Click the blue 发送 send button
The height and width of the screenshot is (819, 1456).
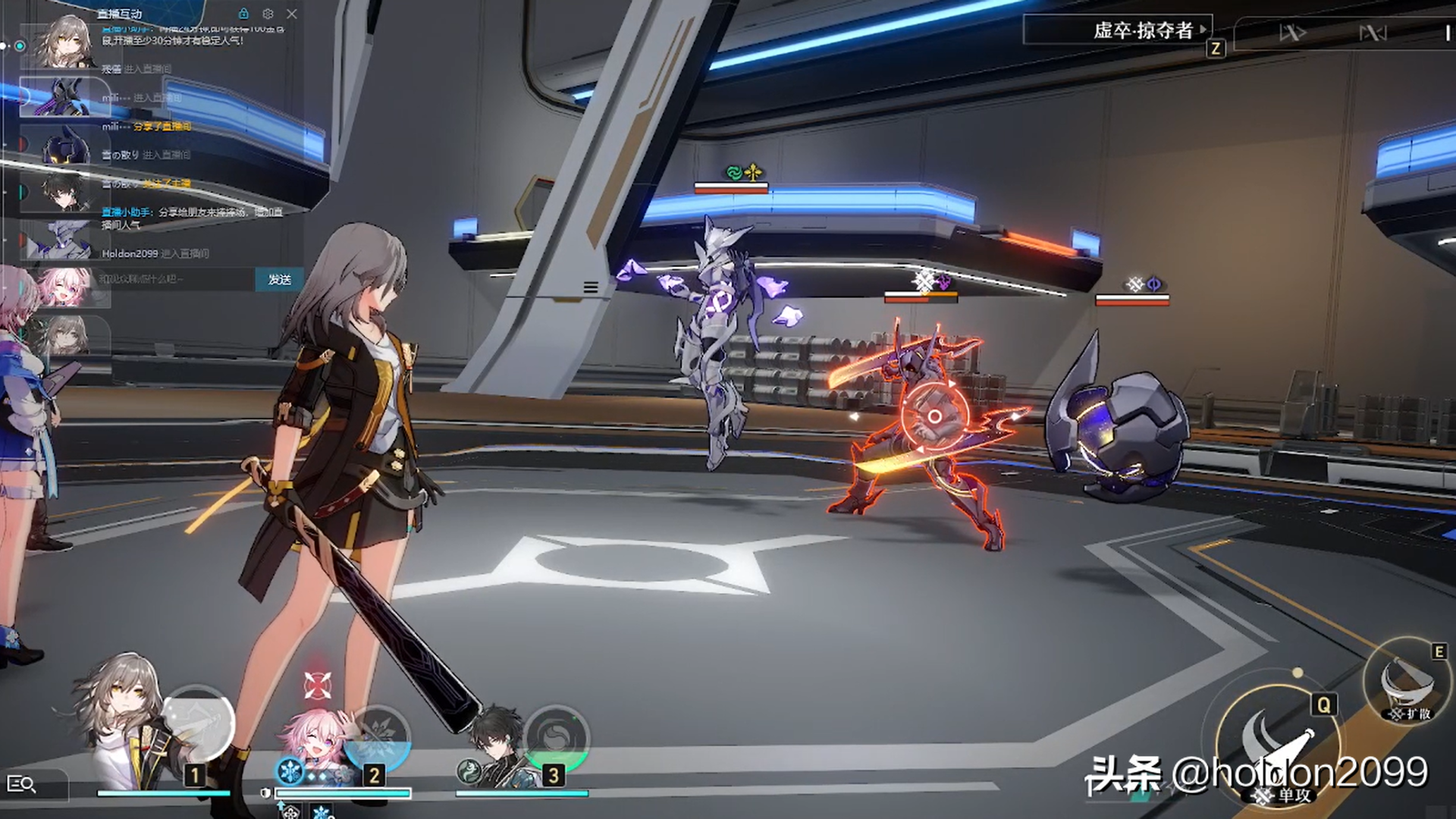[x=279, y=279]
